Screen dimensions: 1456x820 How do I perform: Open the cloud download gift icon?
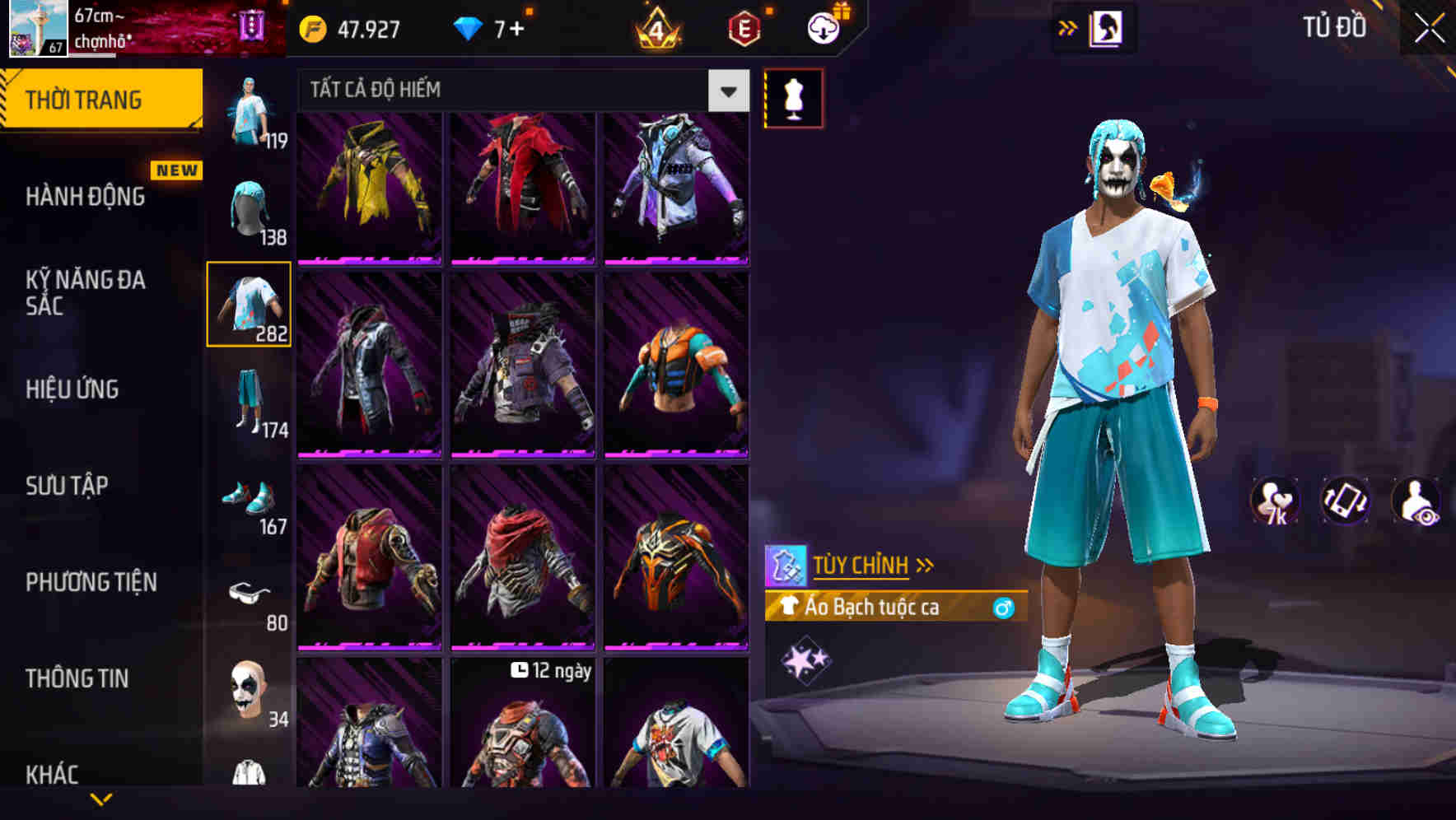click(x=823, y=27)
